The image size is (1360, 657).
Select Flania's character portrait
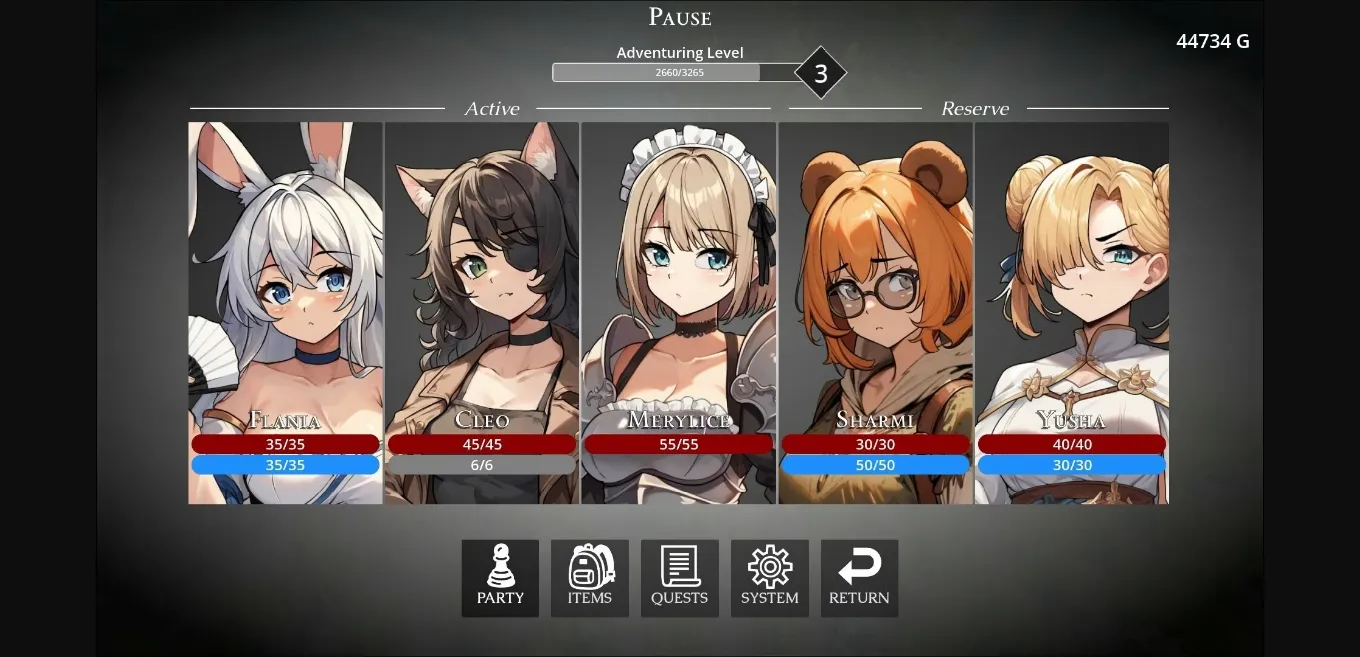point(285,300)
